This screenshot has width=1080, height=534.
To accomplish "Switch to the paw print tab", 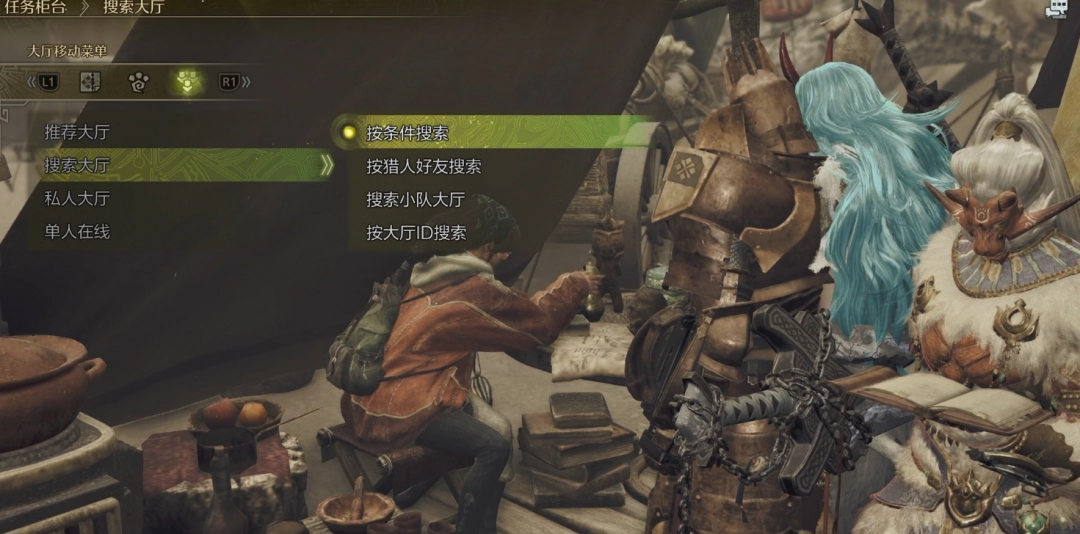I will click(x=138, y=82).
